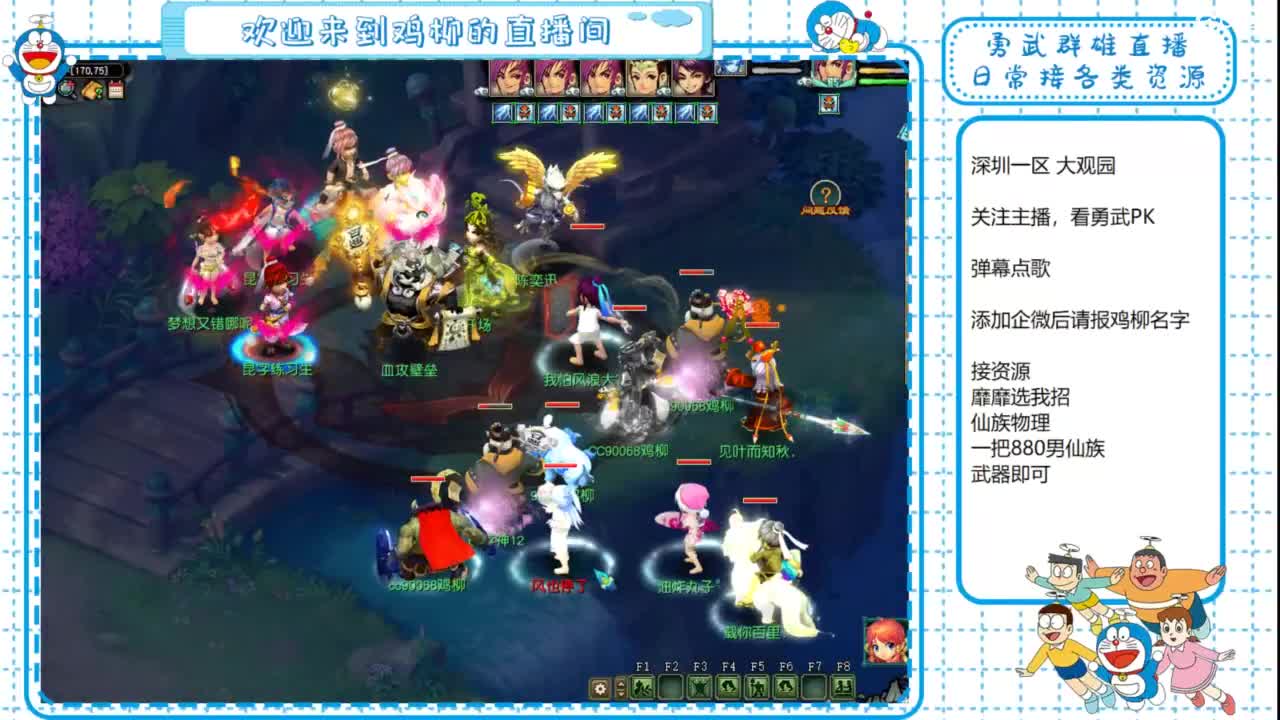Image resolution: width=1280 pixels, height=720 pixels.
Task: Cast the F1 hotbar skill
Action: pos(642,687)
